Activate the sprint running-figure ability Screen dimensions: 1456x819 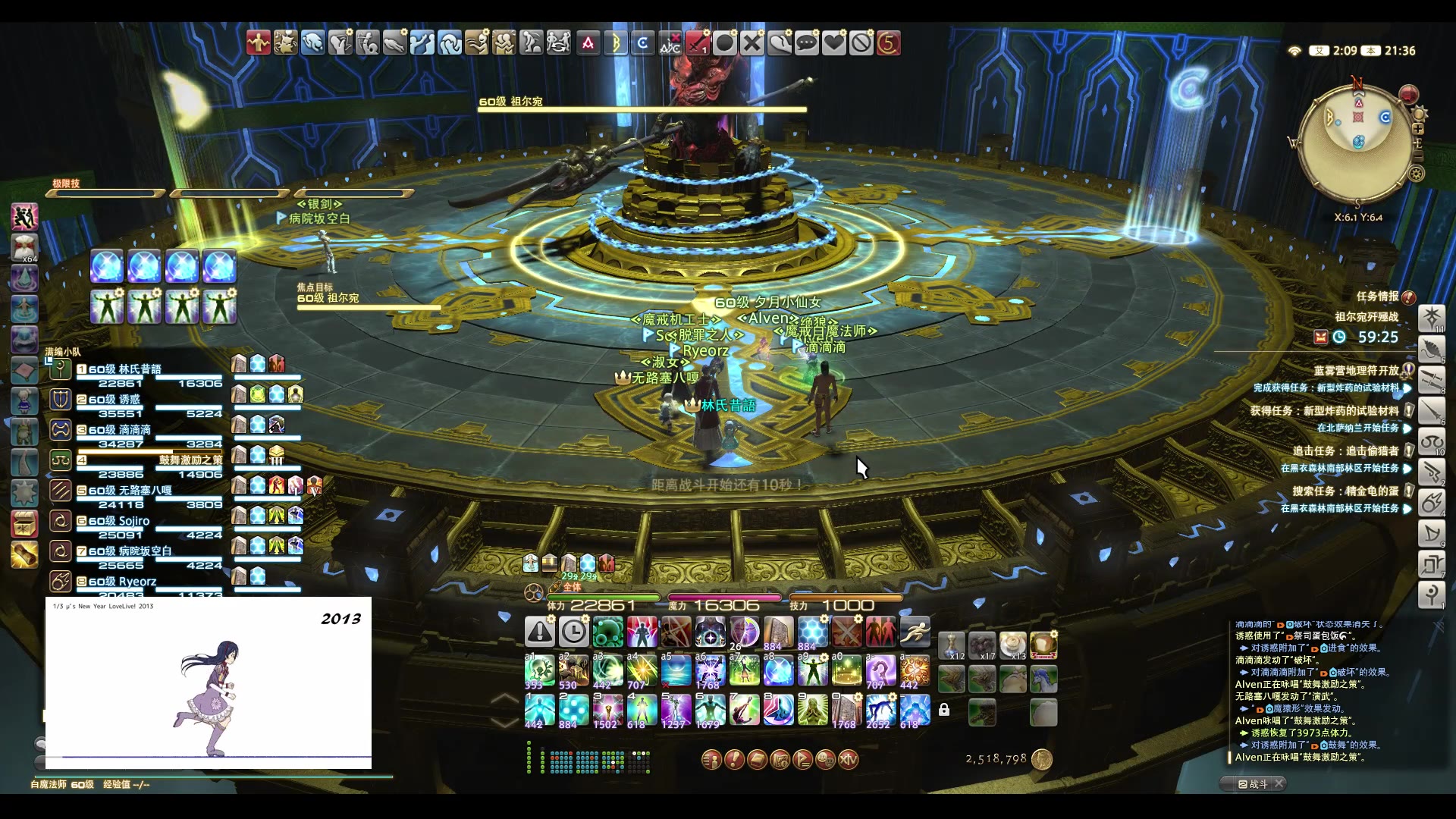point(915,631)
